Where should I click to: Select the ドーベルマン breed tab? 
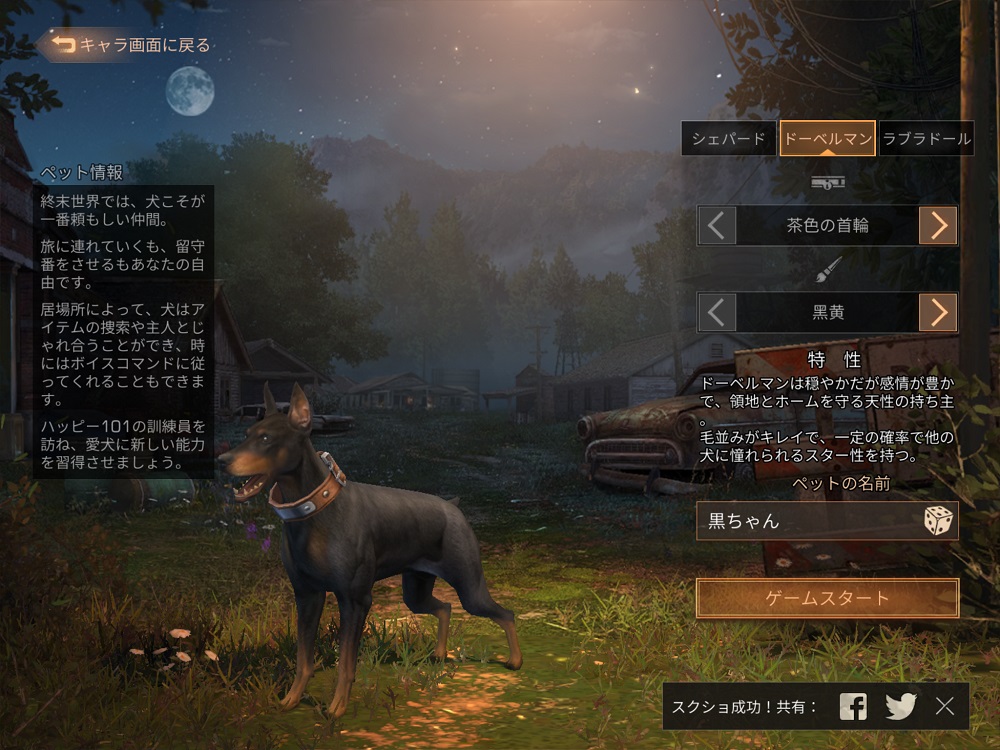coord(827,139)
